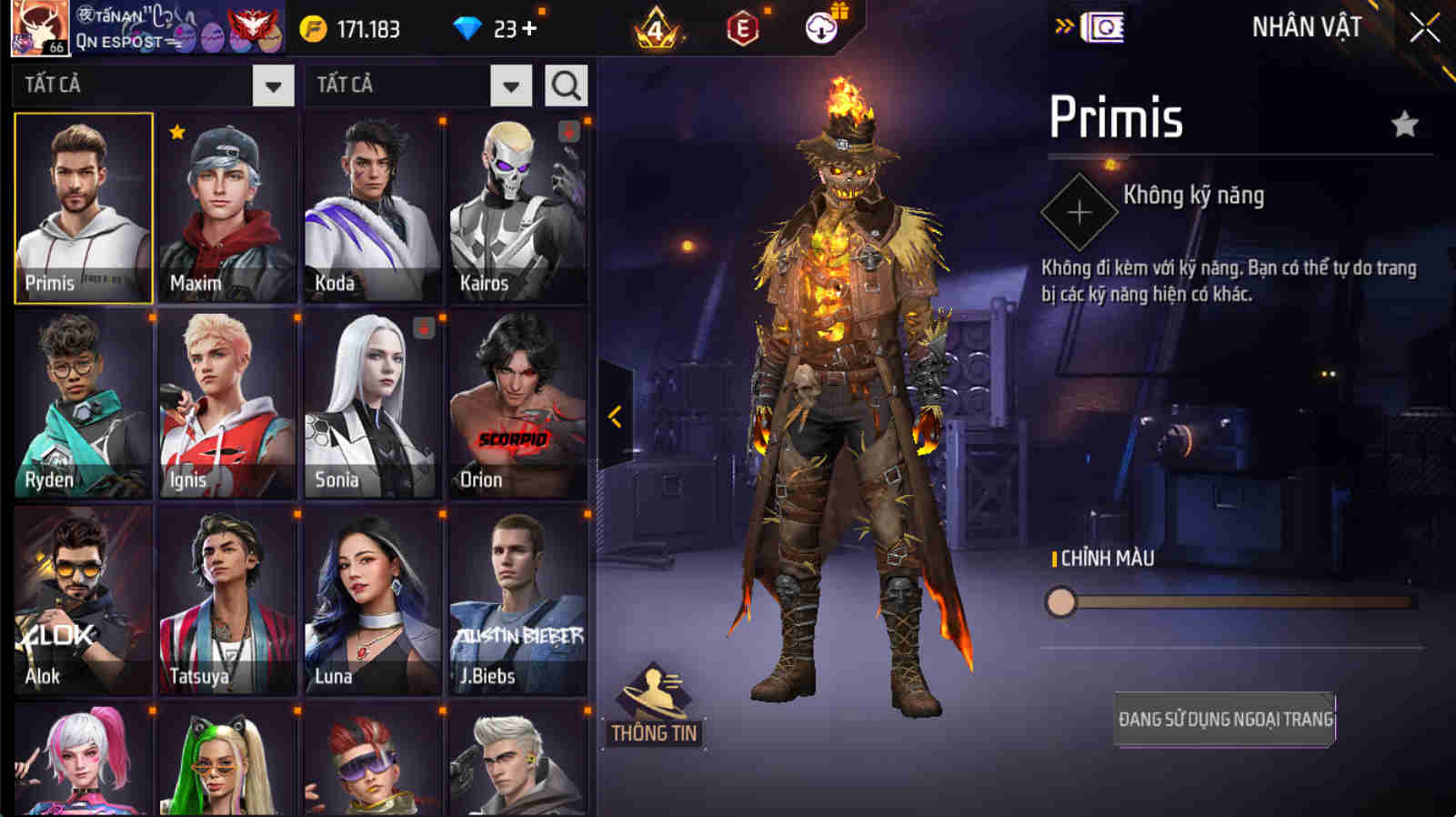This screenshot has height=817, width=1456.
Task: Collapse the panel with the yellow chevron
Action: (615, 417)
